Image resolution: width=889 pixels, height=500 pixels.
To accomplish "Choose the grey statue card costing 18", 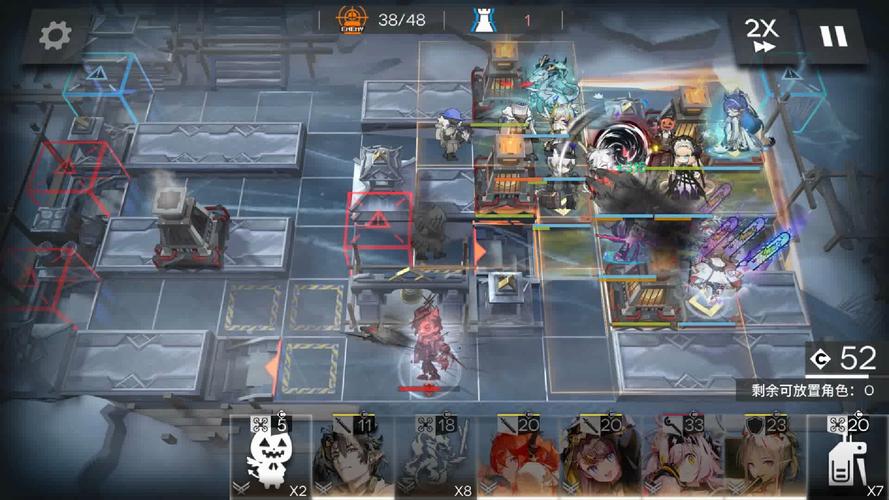I will tap(433, 460).
